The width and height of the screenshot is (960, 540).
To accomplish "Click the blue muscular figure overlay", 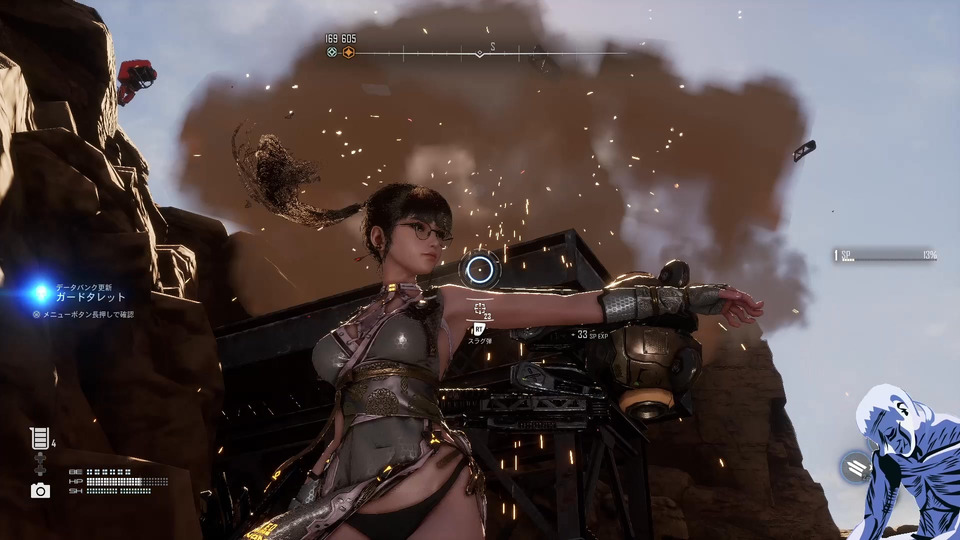I will (x=905, y=462).
